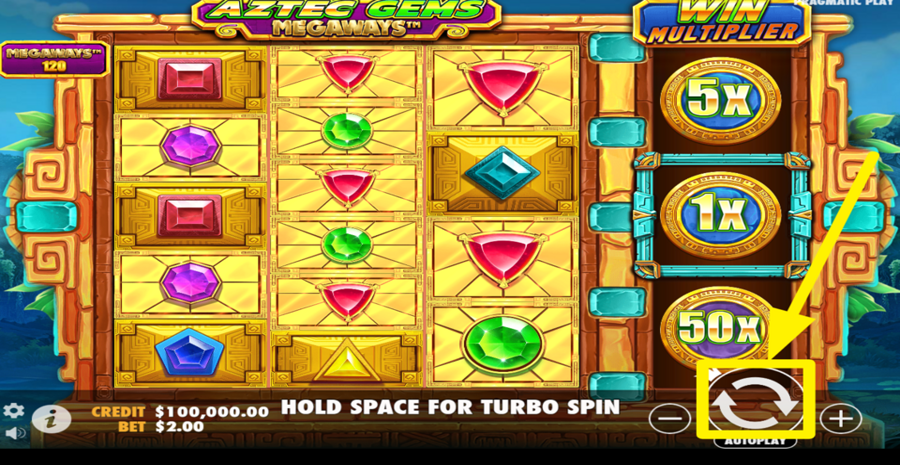Screen dimensions: 900x465
Task: Open the Autoplay options
Action: [756, 440]
